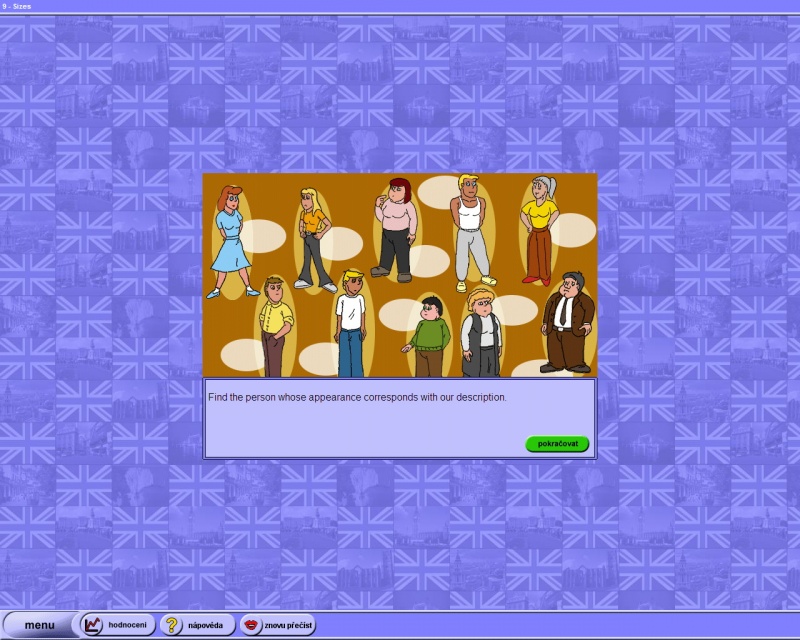Choose the gray-ponytail woman in yellow top
This screenshot has width=800, height=640.
540,228
